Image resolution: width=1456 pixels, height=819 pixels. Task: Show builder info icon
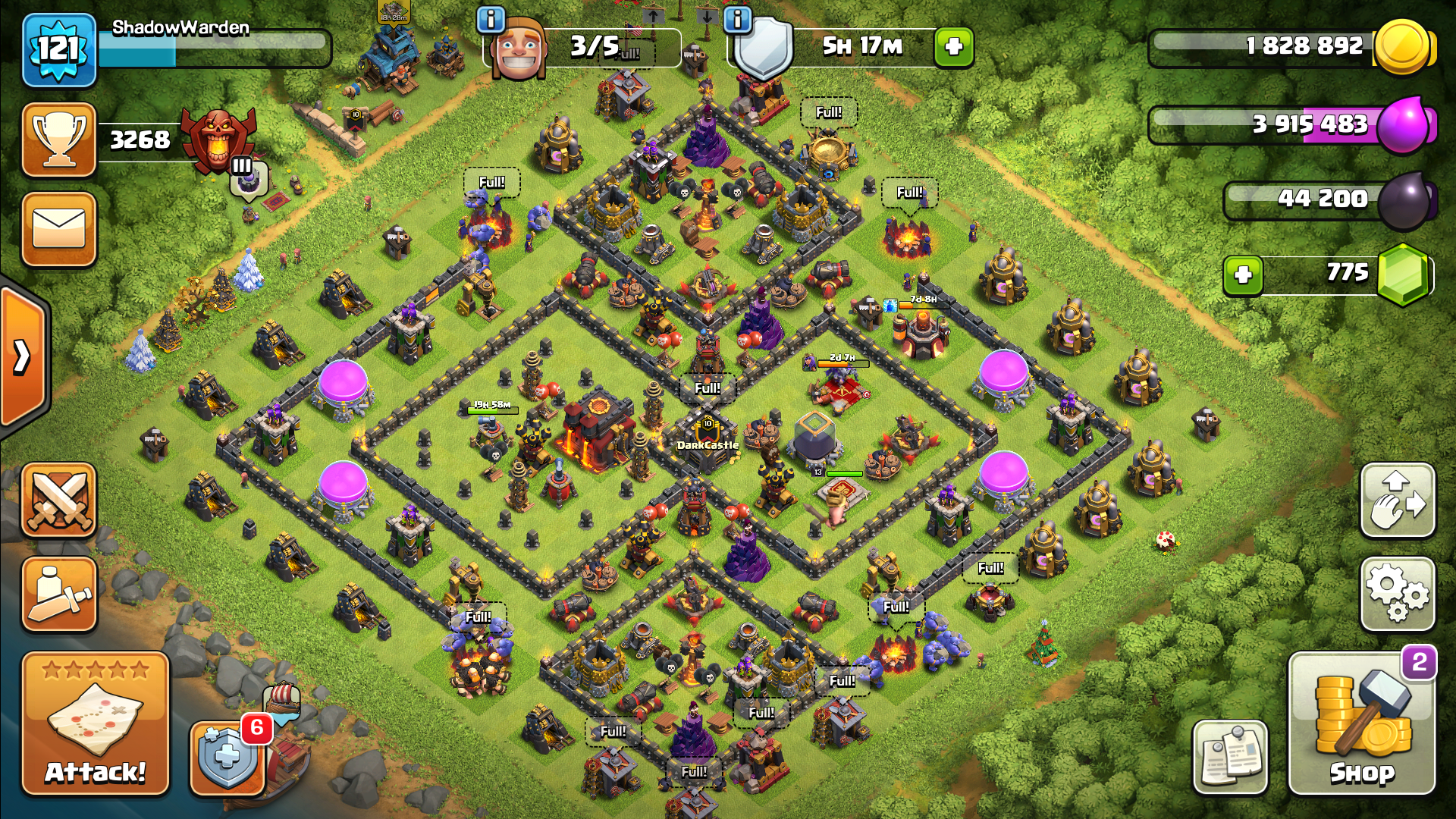coord(491,20)
